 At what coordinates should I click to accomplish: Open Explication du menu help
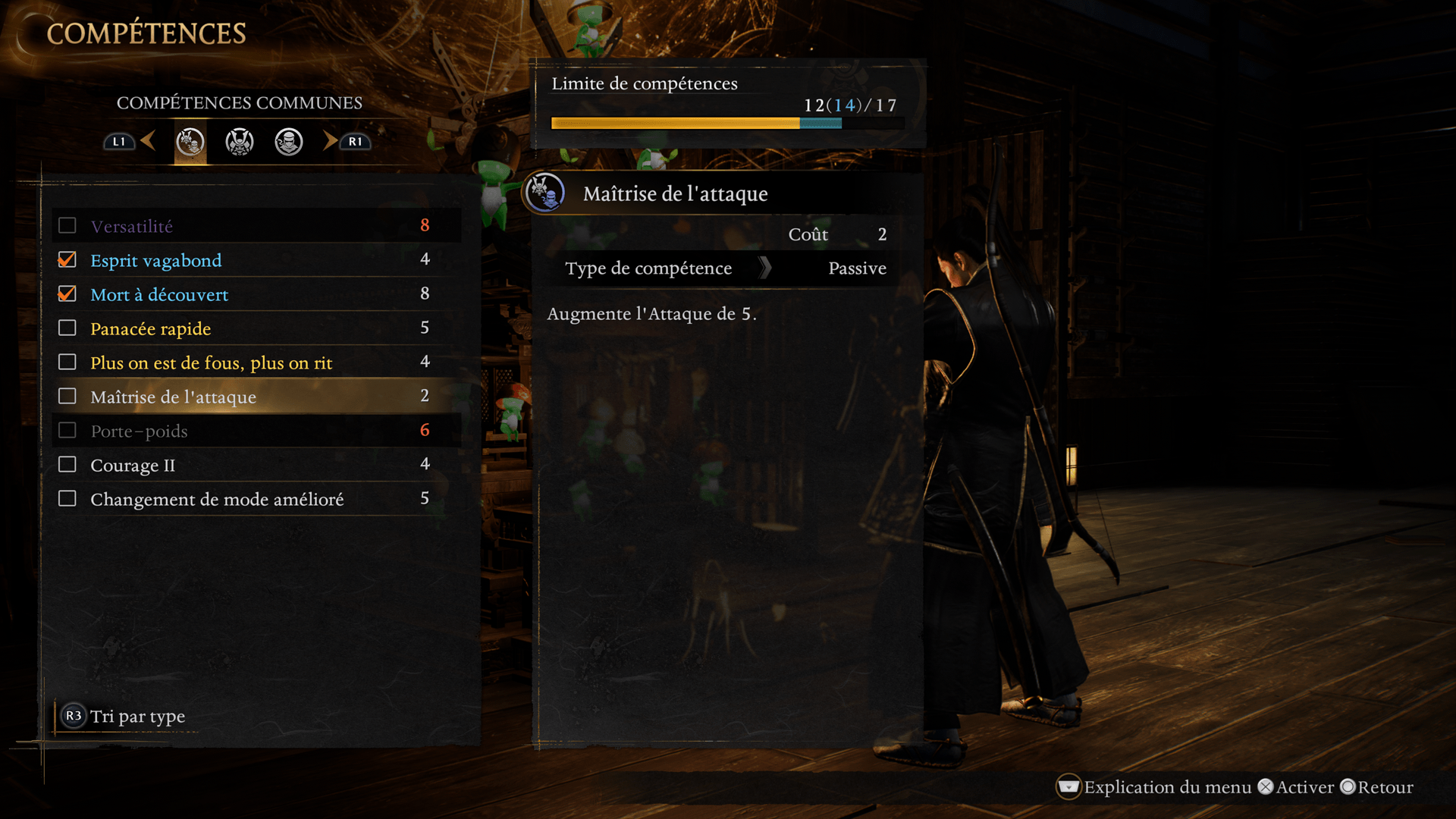pos(1153,787)
